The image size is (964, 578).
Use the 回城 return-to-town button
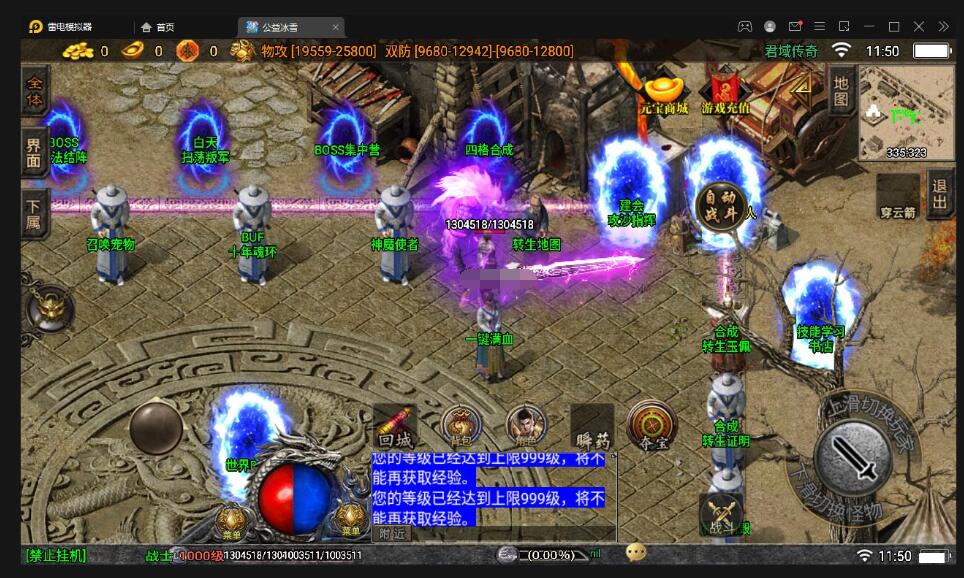pos(395,427)
